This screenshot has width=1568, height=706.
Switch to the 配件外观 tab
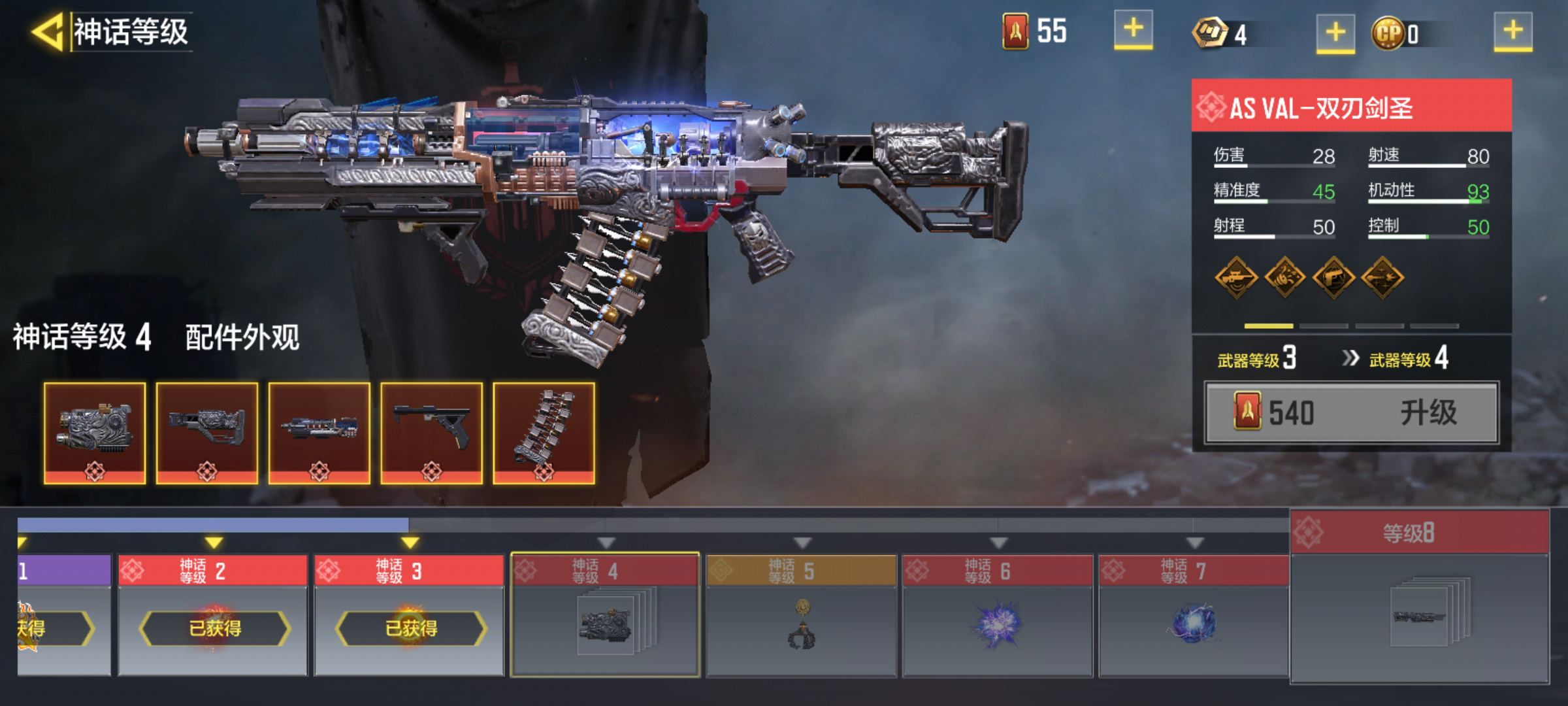242,337
